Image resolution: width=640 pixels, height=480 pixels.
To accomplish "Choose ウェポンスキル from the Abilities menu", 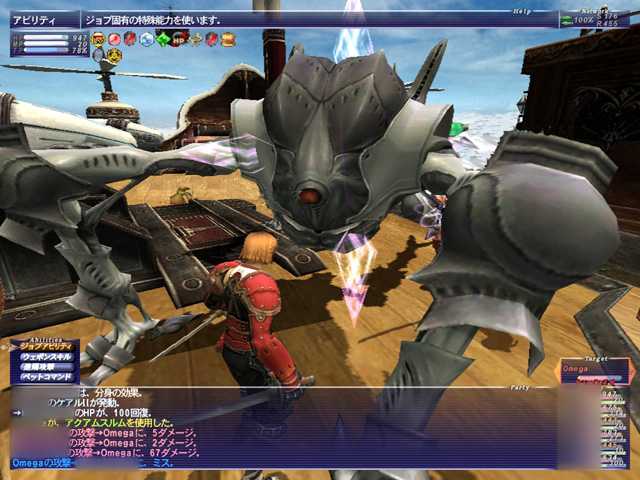I will (x=46, y=358).
